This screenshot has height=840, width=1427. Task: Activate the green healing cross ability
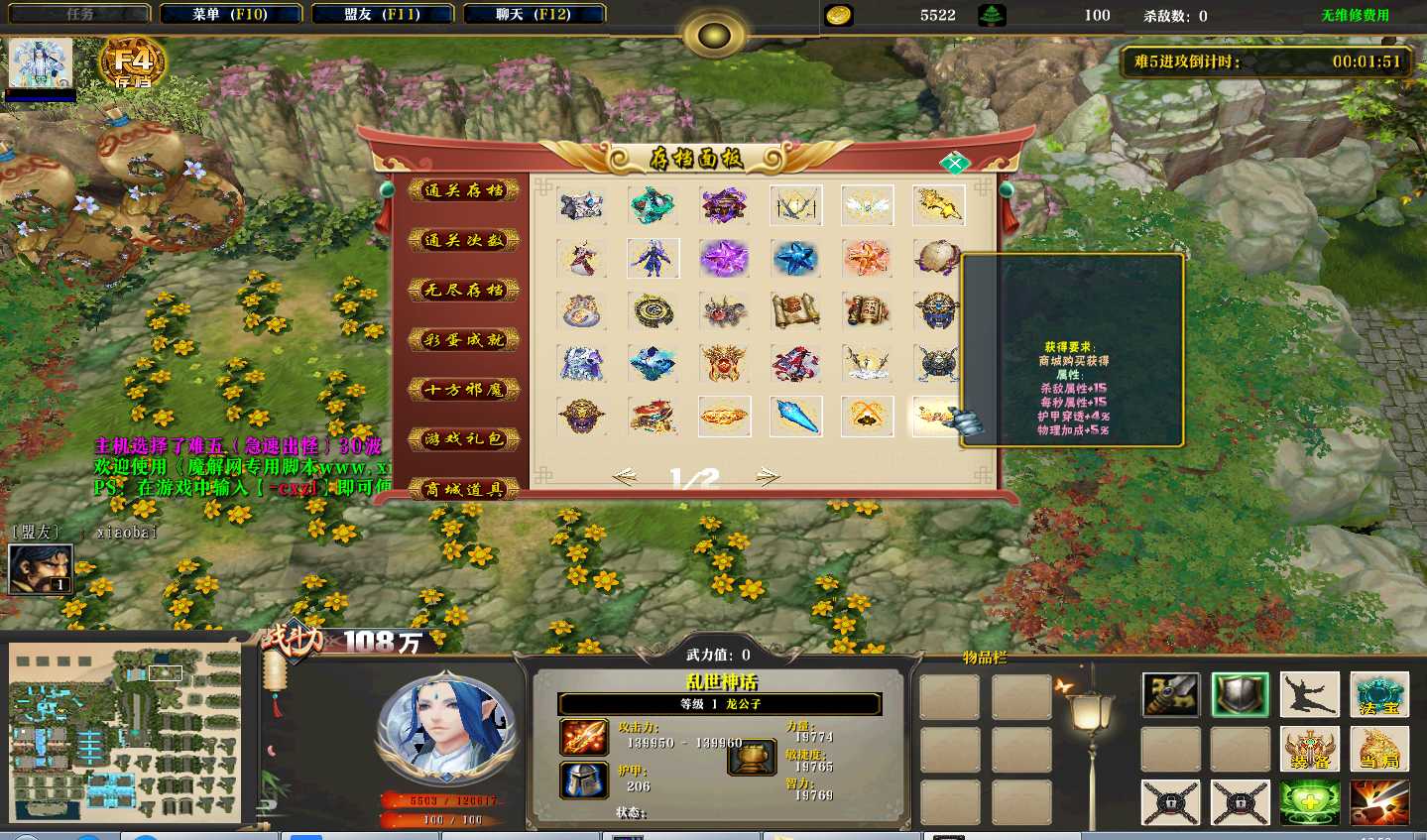point(1309,802)
